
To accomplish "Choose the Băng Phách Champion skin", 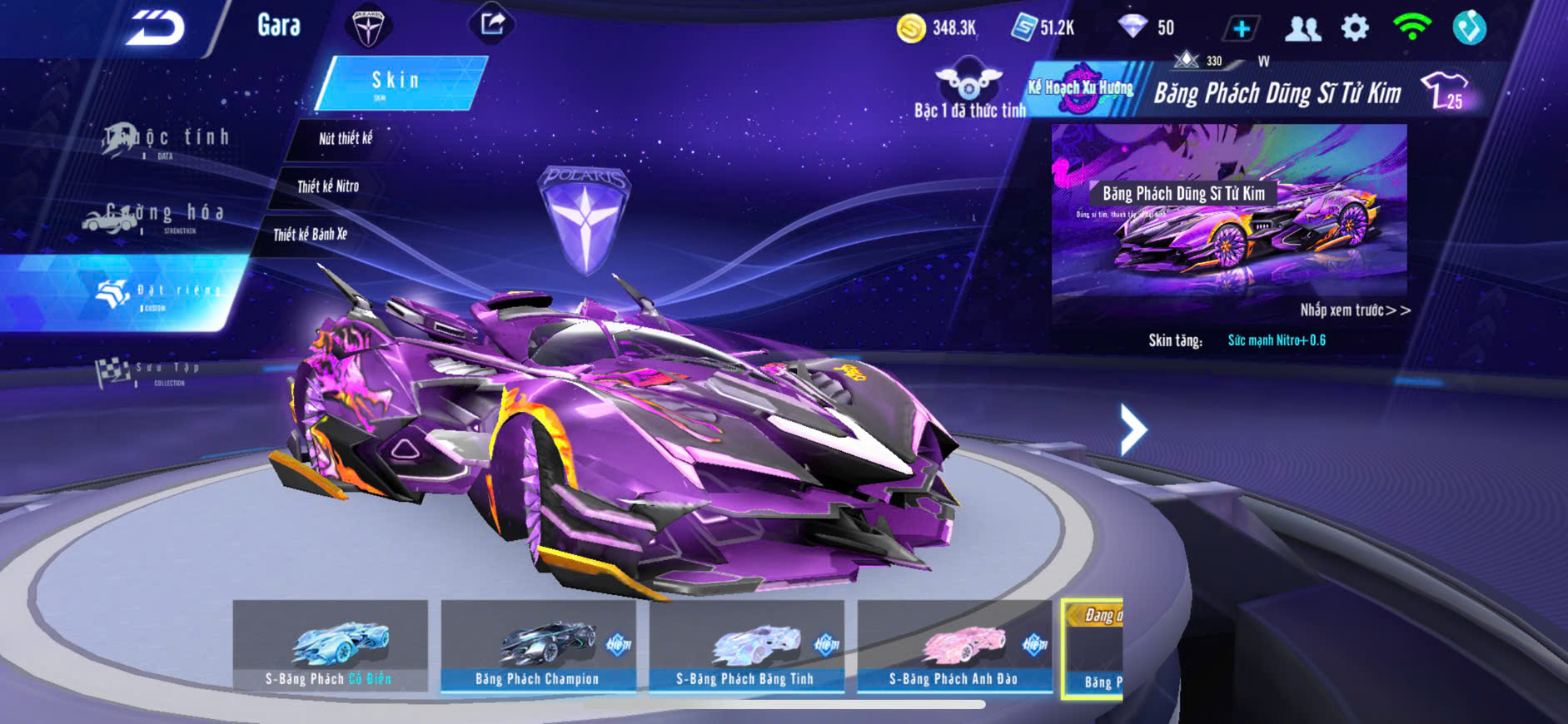I will point(538,647).
